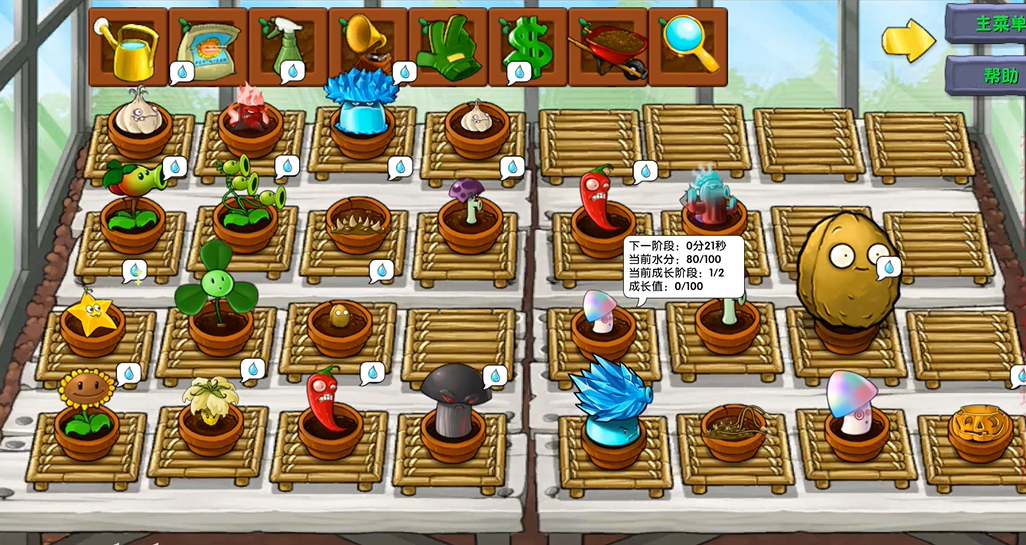
Task: Activate the dollar sign sell tool
Action: [527, 47]
